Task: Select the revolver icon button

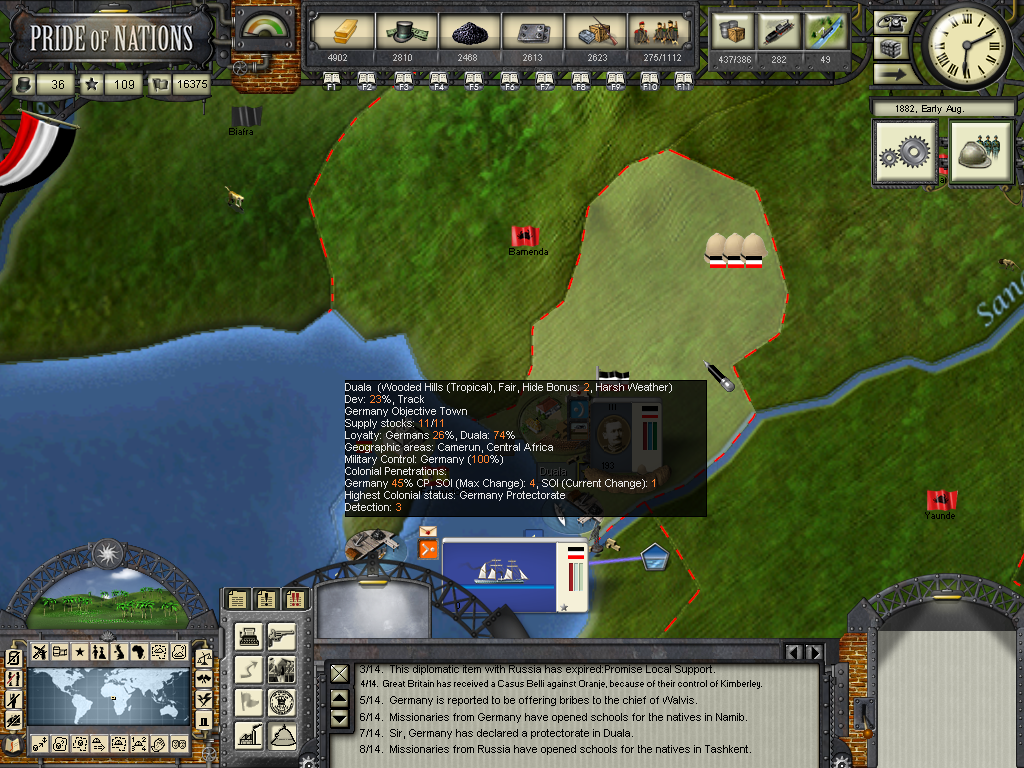Action: (282, 635)
